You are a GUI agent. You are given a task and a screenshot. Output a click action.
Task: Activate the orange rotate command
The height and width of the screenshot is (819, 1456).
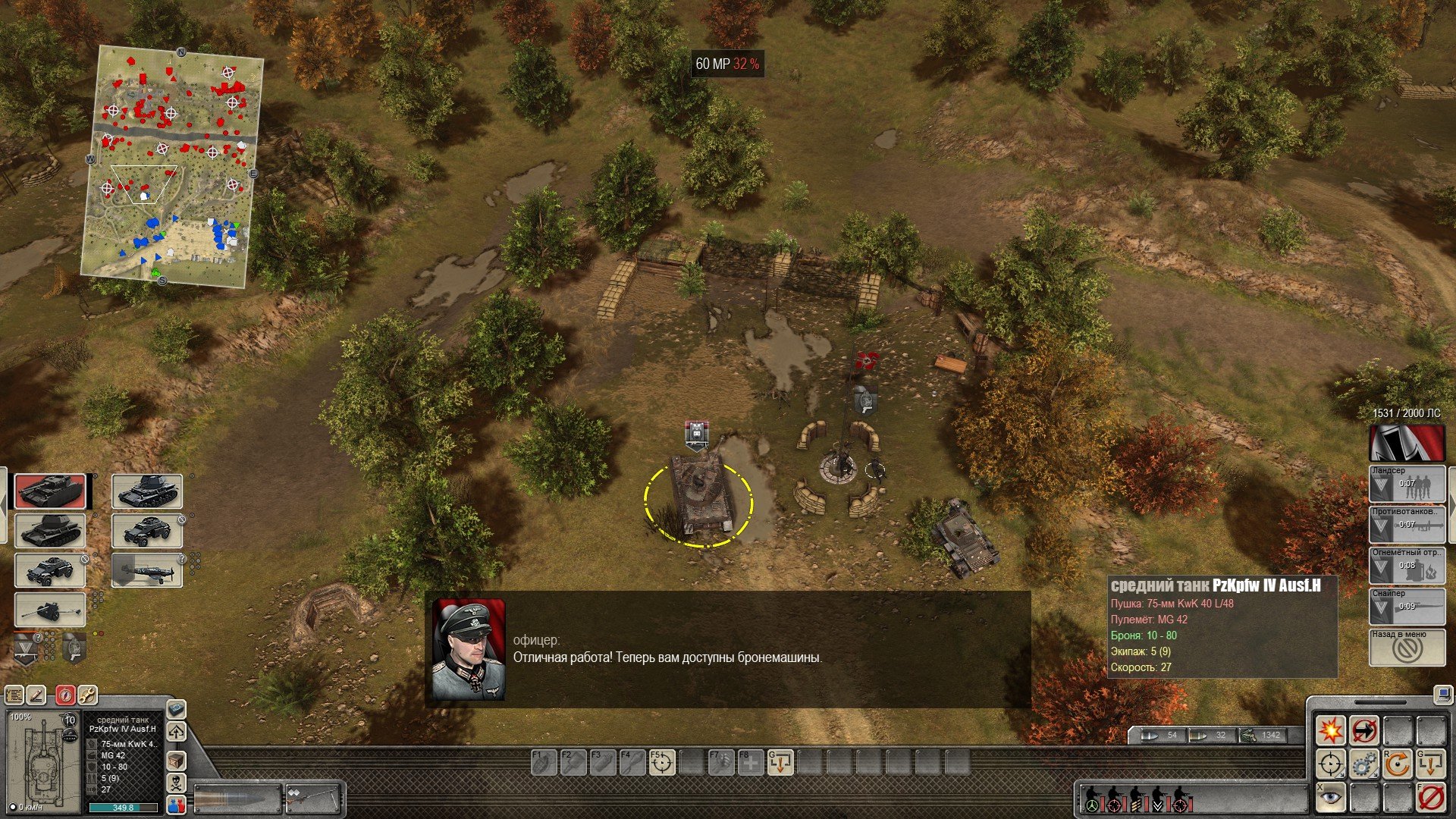pyautogui.click(x=1398, y=764)
